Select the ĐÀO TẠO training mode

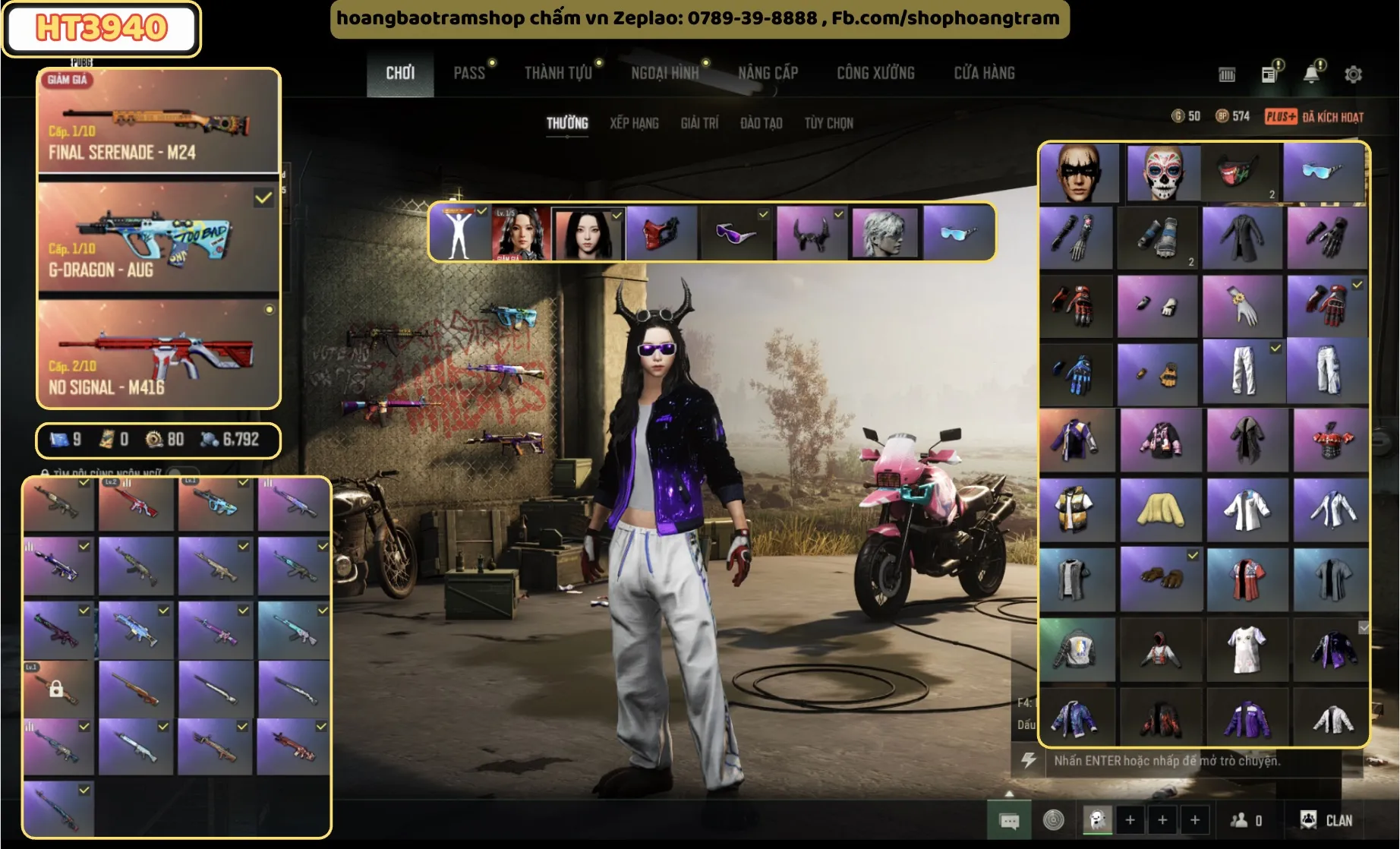(761, 123)
